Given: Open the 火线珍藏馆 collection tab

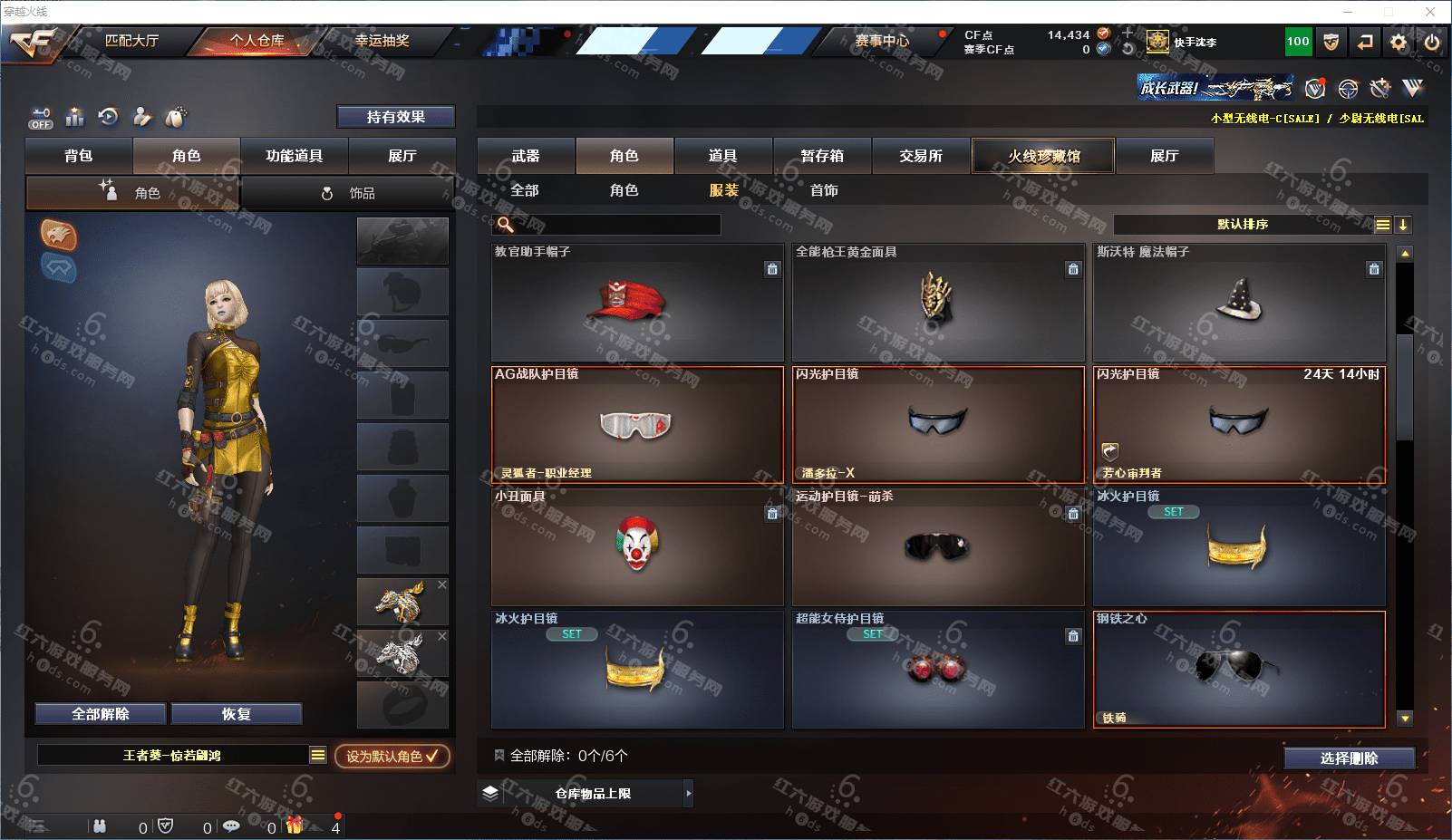Looking at the screenshot, I should click(x=1043, y=156).
